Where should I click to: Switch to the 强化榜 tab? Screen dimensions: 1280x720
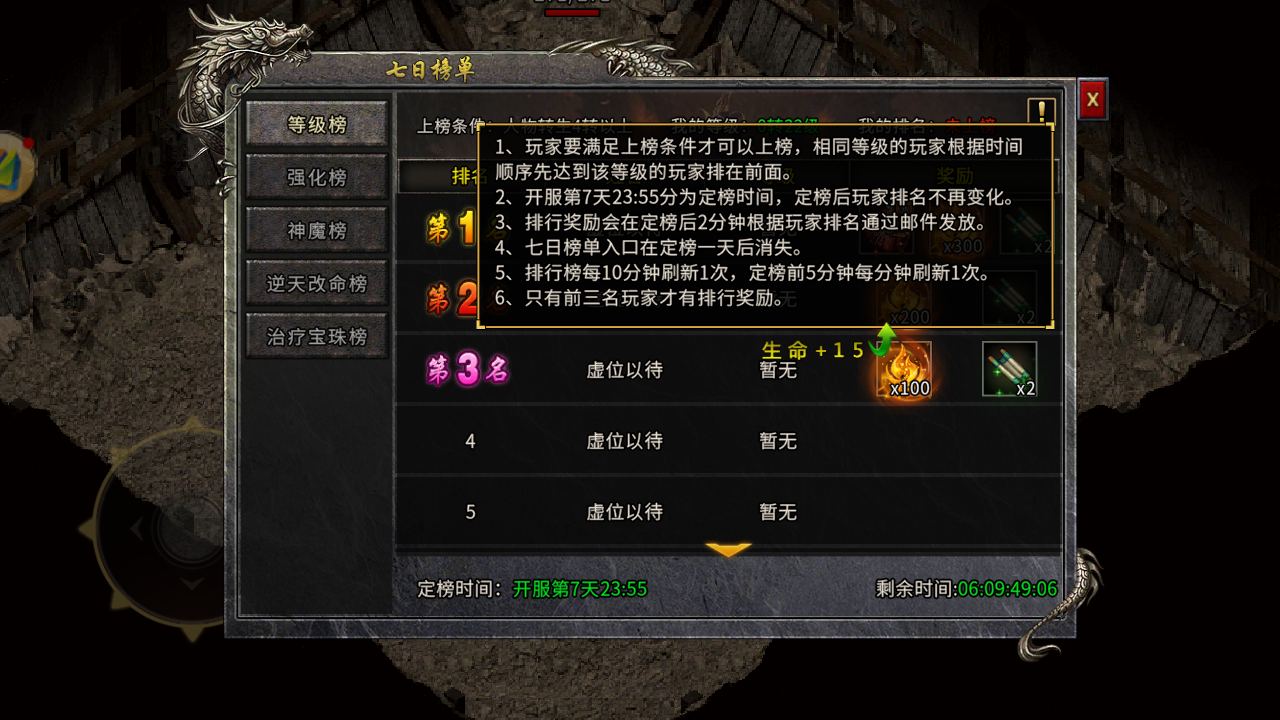pyautogui.click(x=316, y=175)
